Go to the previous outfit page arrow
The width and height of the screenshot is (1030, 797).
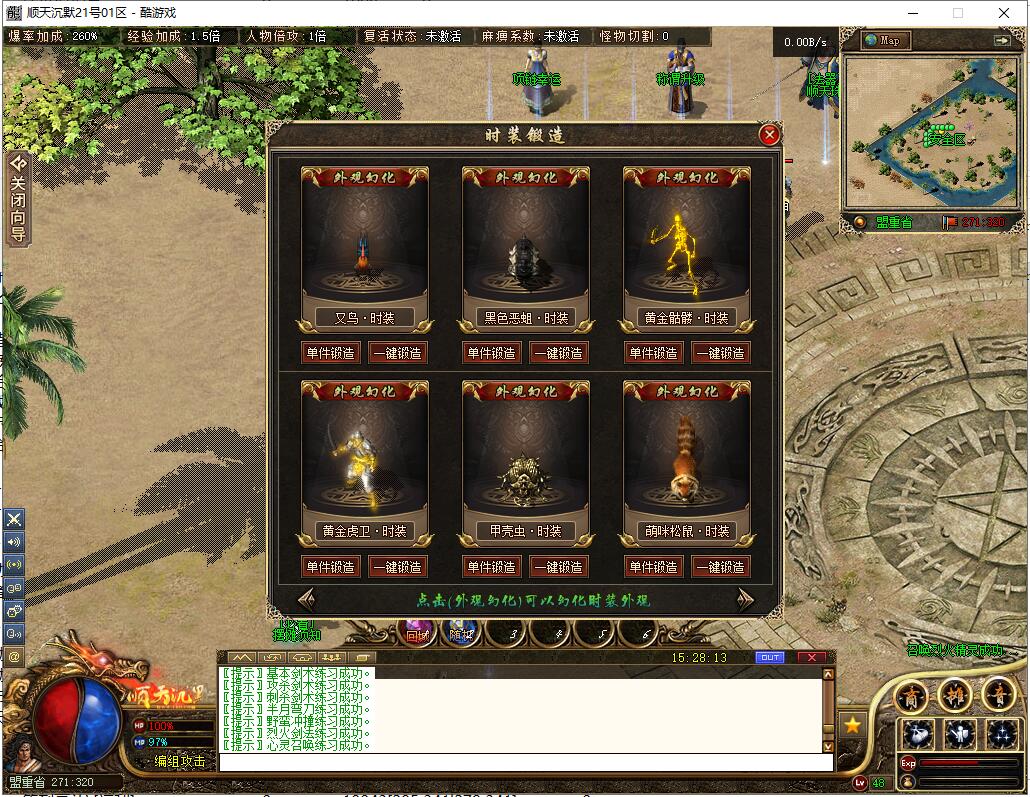pyautogui.click(x=306, y=600)
